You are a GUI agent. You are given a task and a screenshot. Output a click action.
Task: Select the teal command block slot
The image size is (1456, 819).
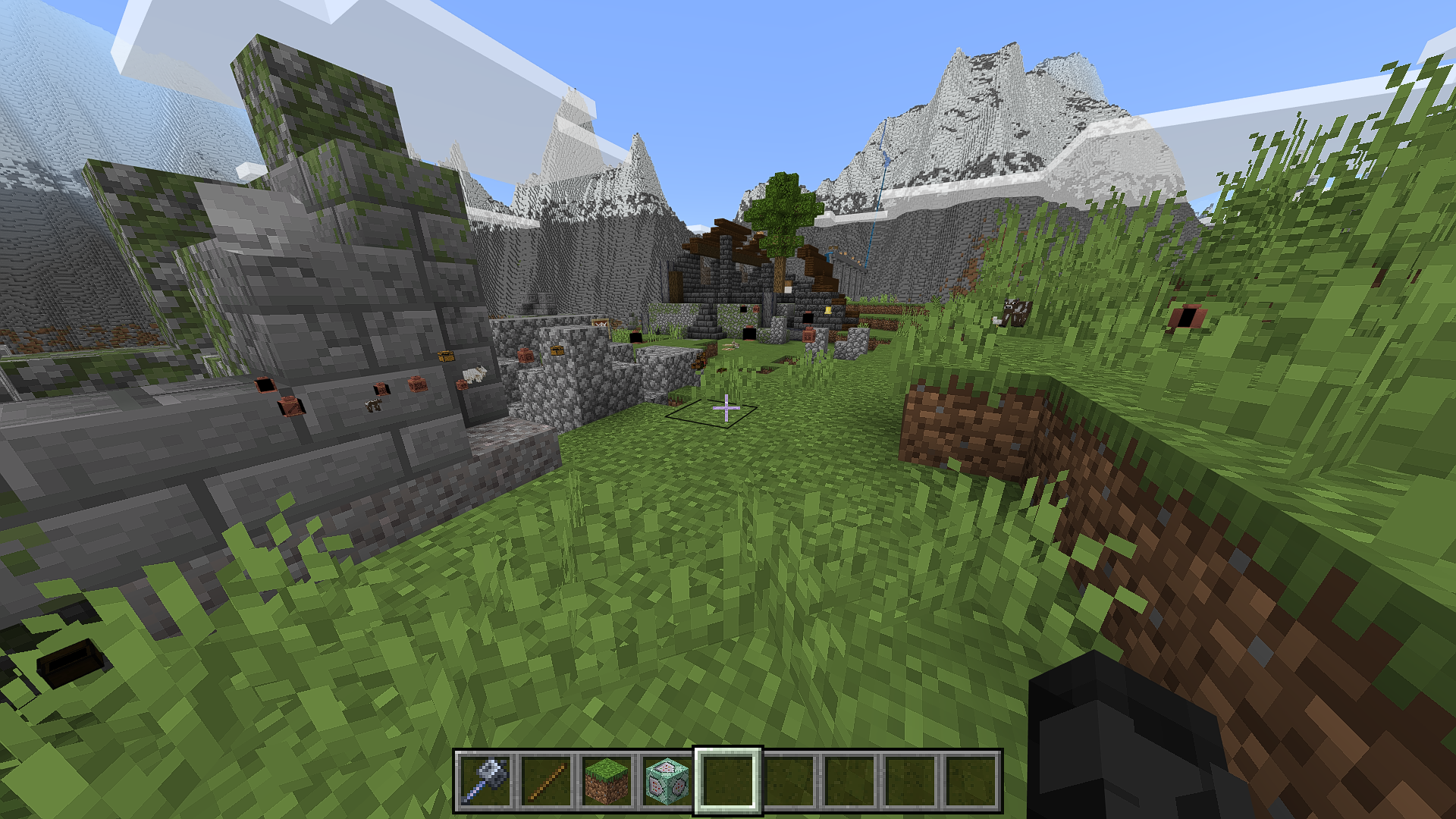(x=667, y=781)
